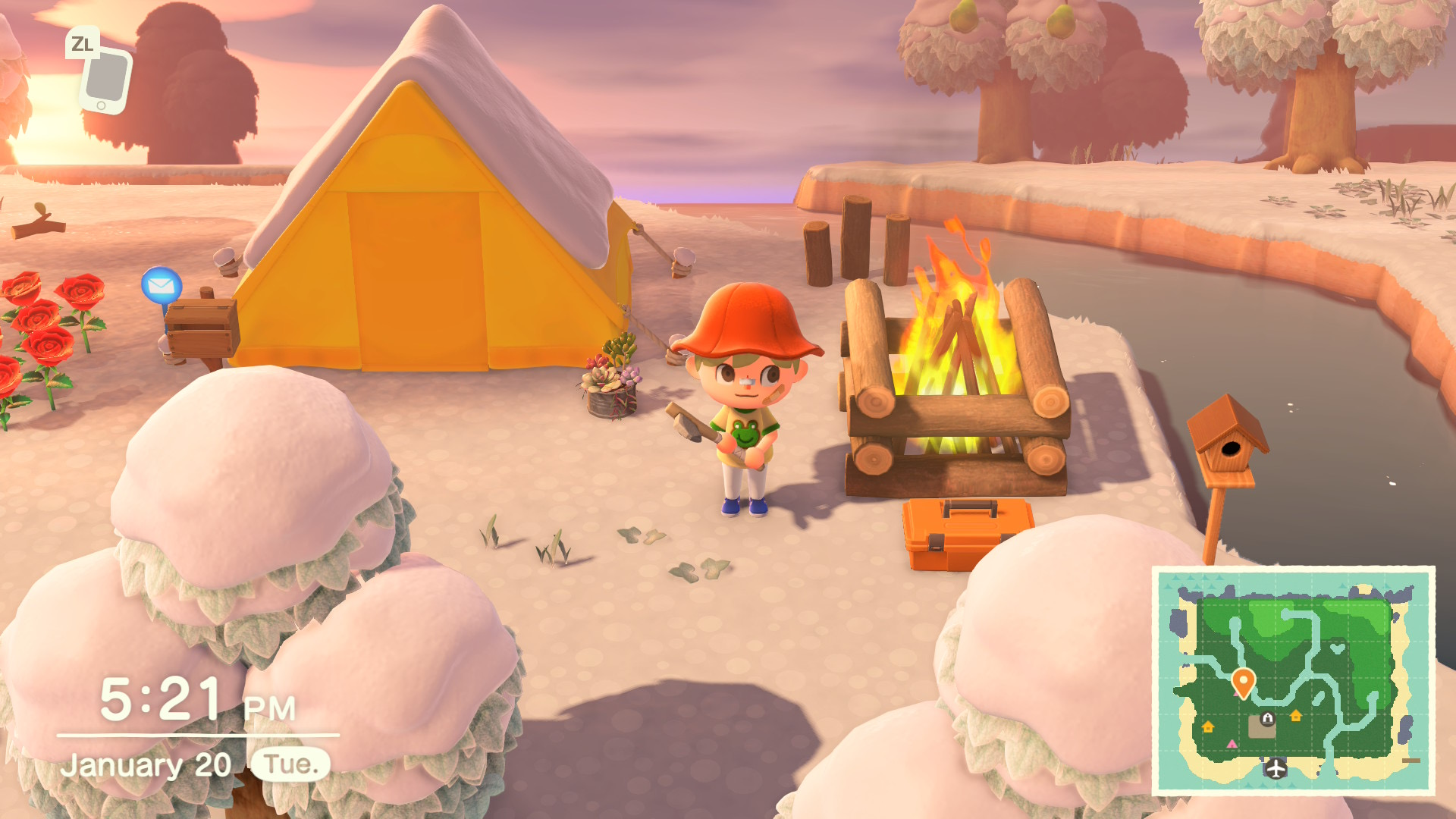Viewport: 1456px width, 819px height.
Task: Click the museum tent icon on the minimap
Action: (x=1267, y=717)
